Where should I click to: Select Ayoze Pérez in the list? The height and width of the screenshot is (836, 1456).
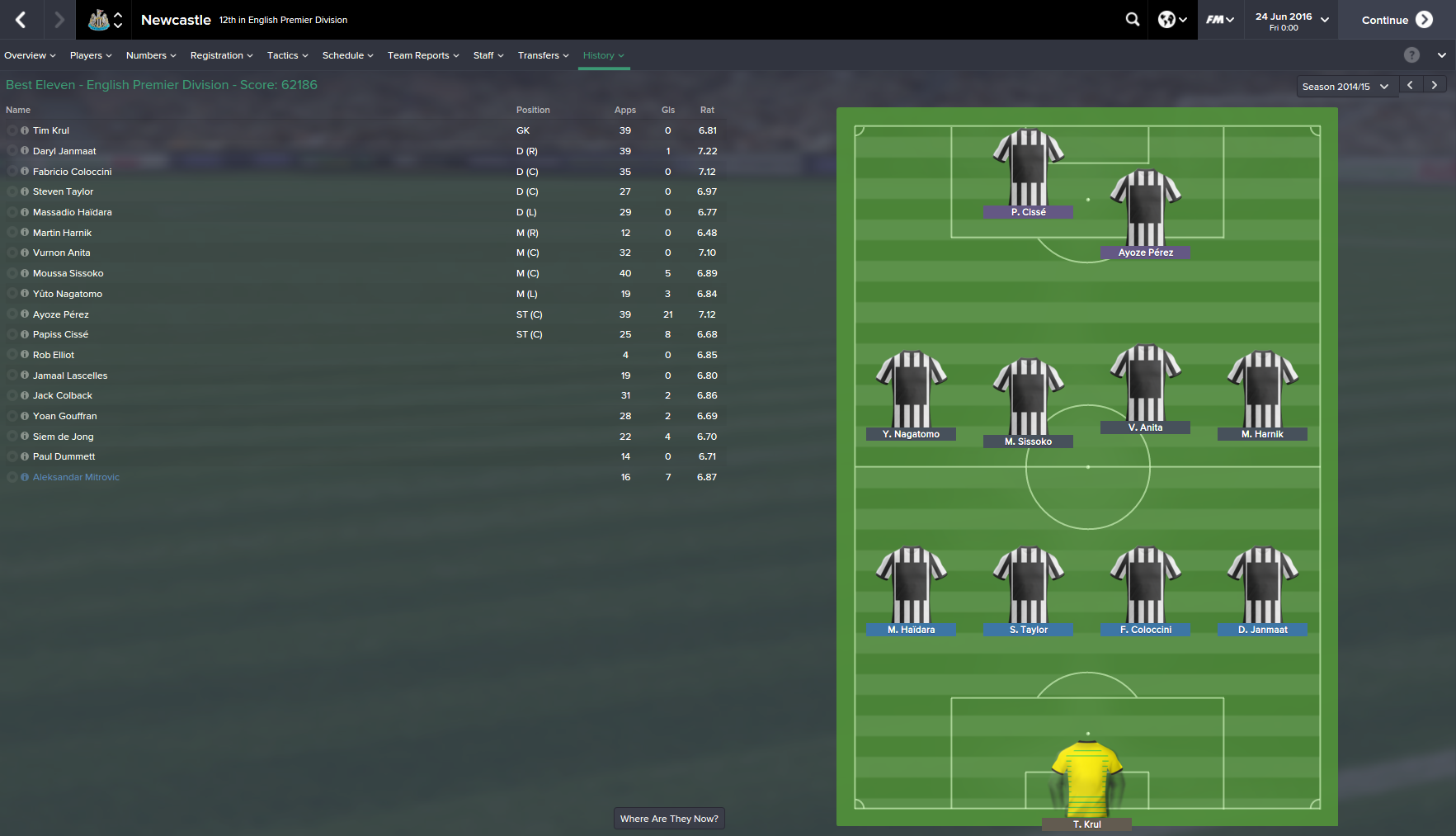[x=61, y=314]
